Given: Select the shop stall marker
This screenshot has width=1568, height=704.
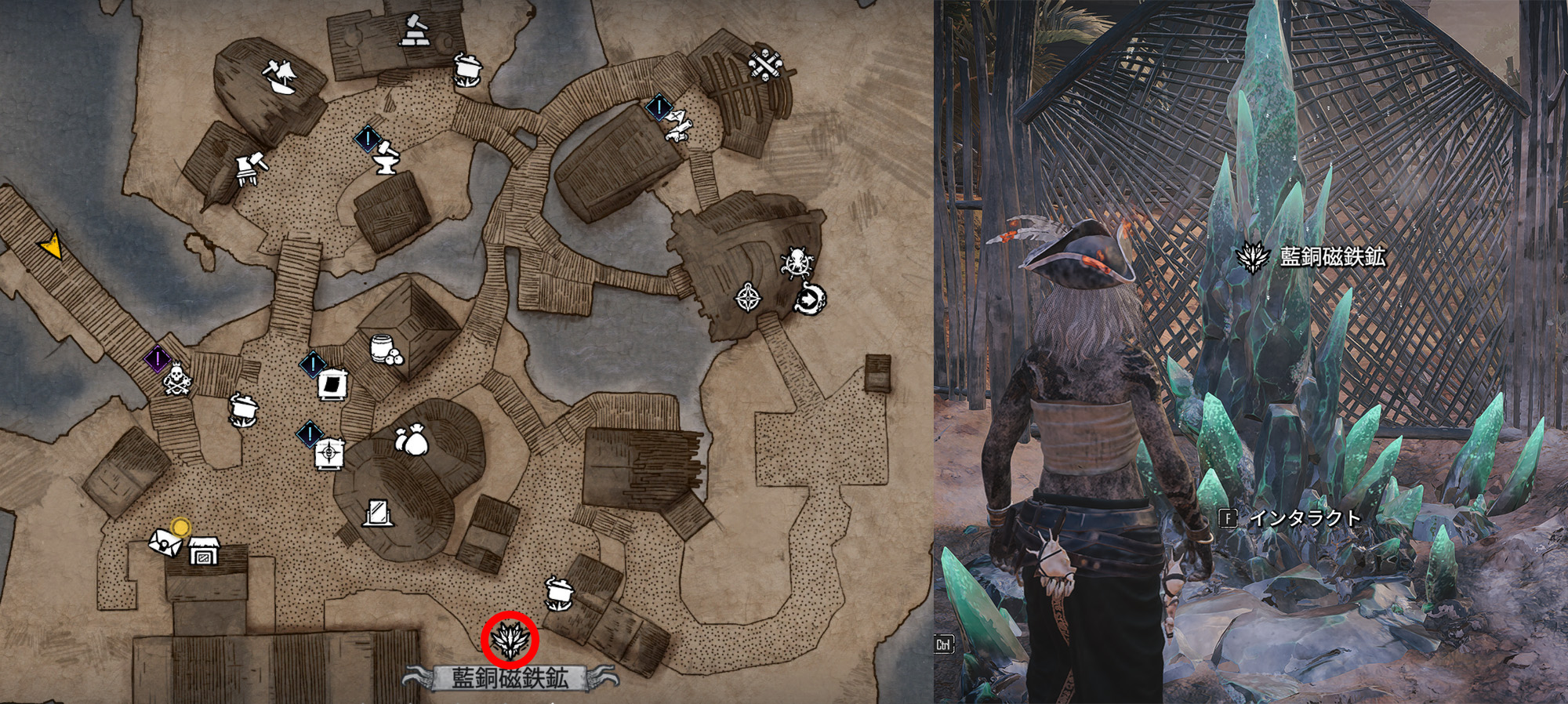Looking at the screenshot, I should click(205, 551).
